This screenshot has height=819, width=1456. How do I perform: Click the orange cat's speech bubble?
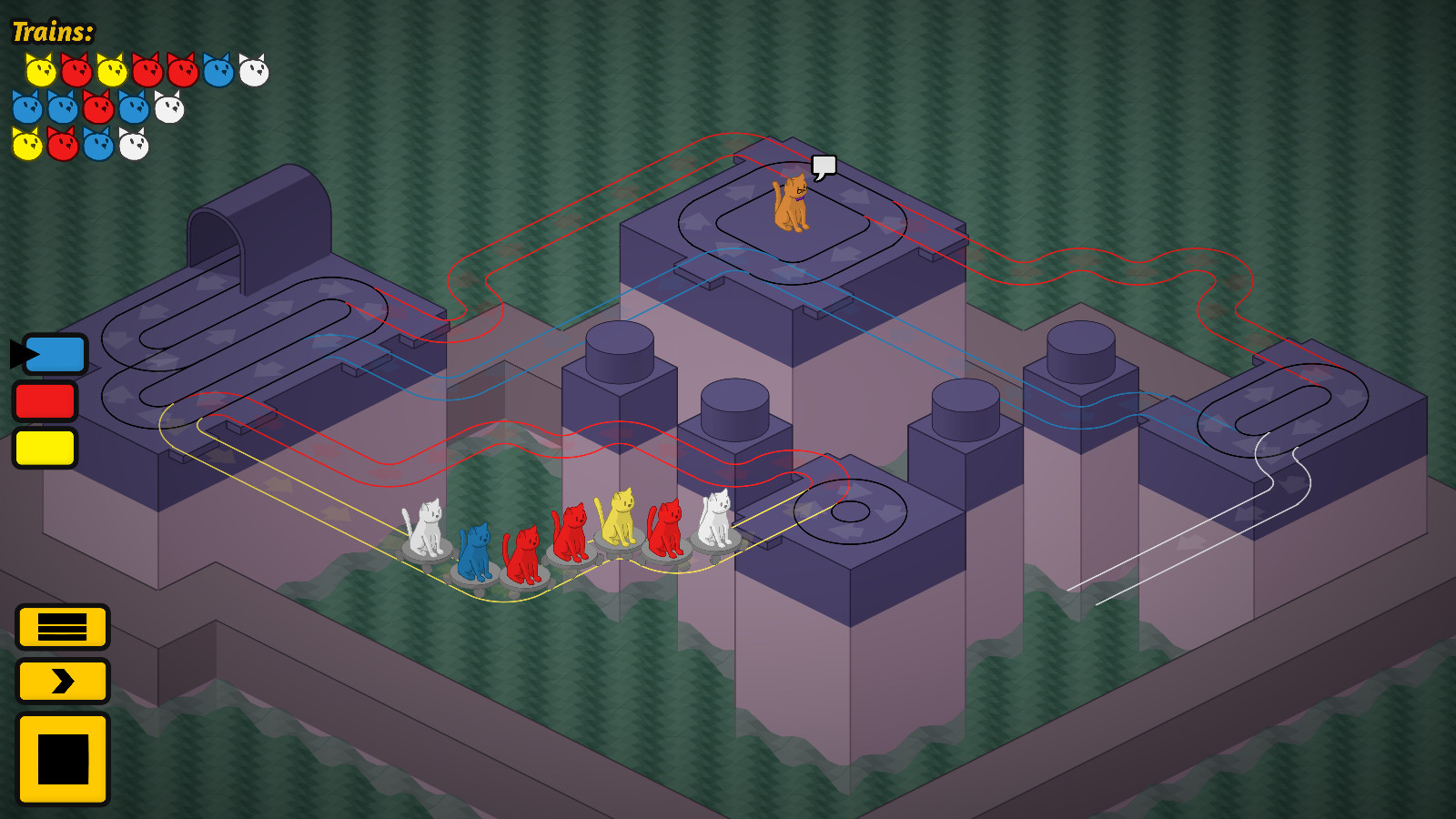824,166
